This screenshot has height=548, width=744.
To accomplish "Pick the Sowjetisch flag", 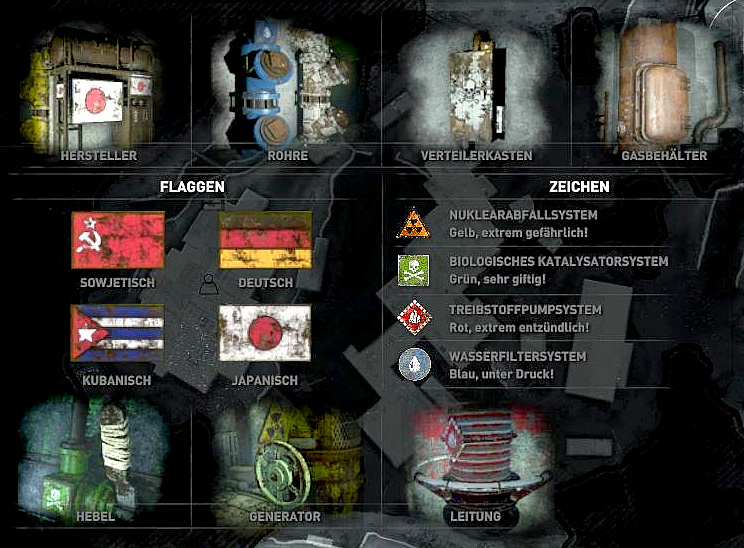I will point(118,240).
